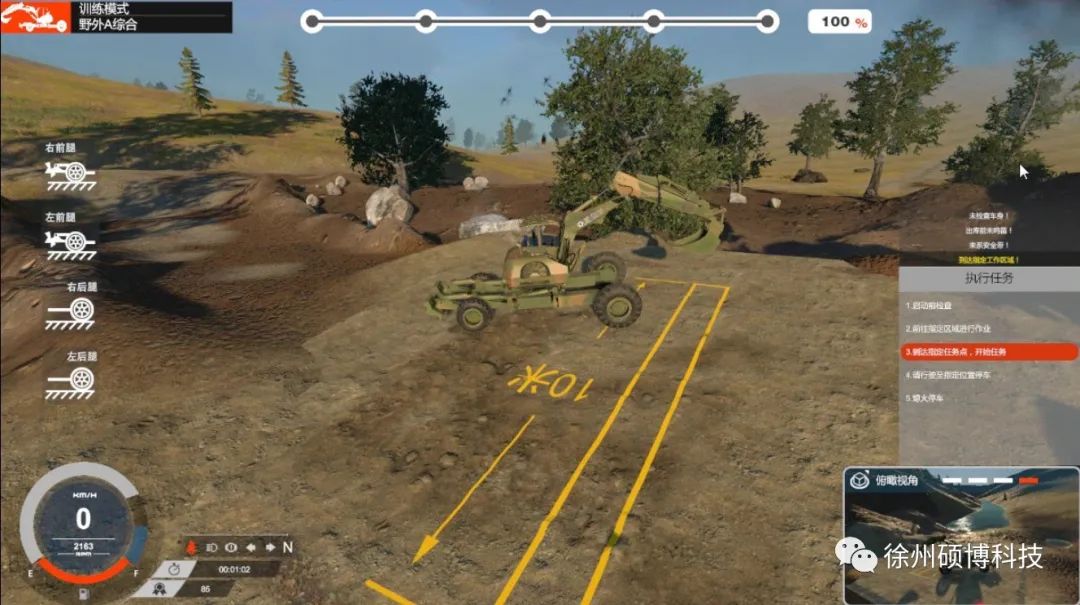
Task: Click the red excavator vehicle icon
Action: tap(30, 17)
